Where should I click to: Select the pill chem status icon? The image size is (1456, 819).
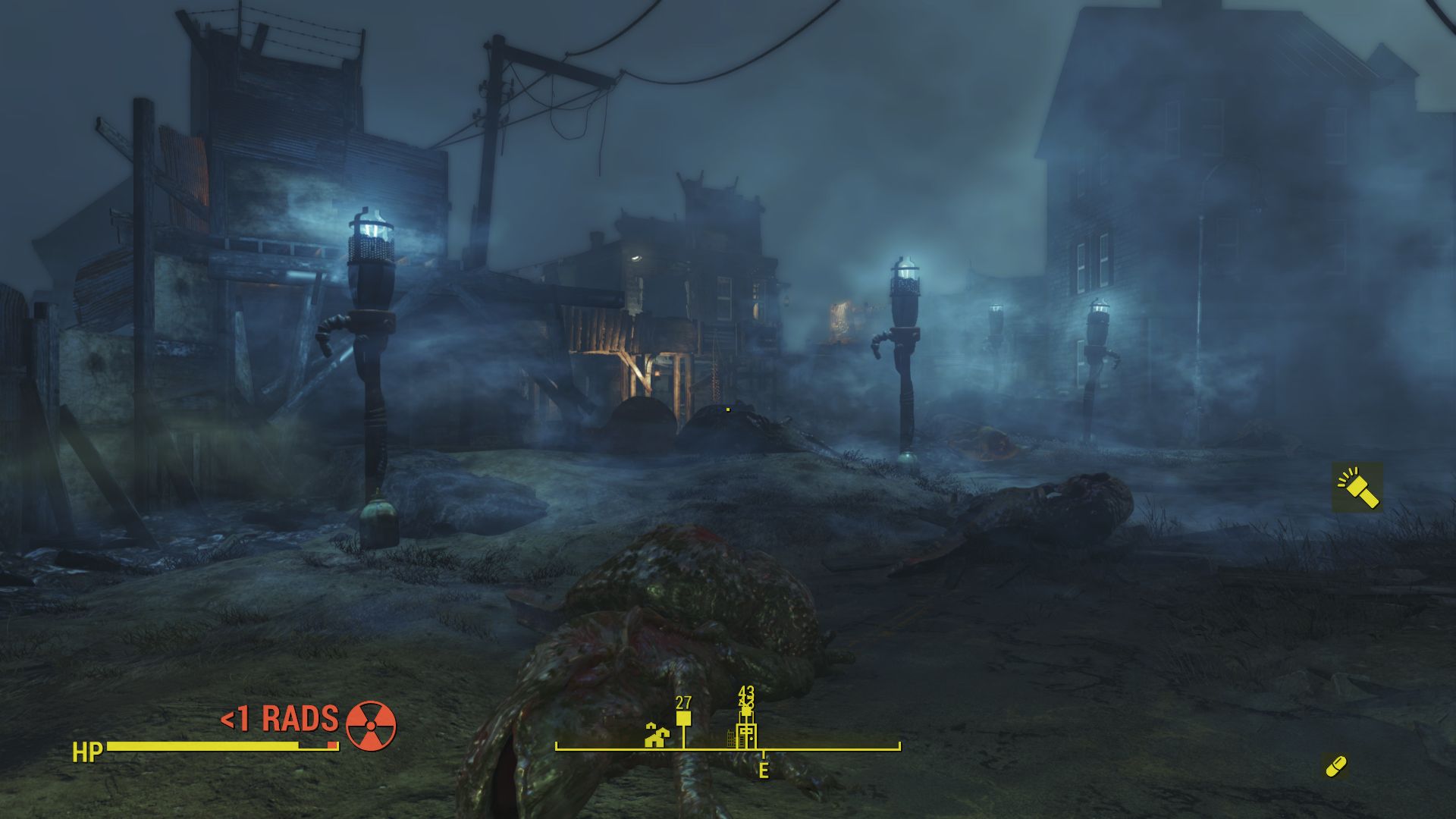(x=1335, y=766)
